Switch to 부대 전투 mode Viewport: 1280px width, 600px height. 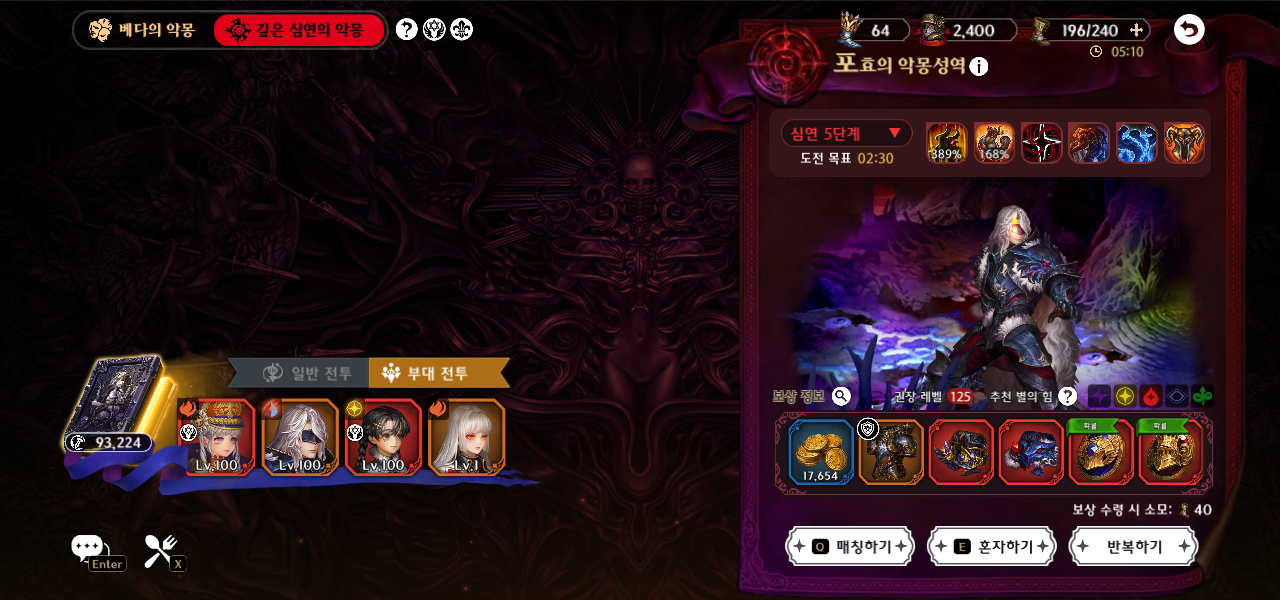[x=438, y=373]
